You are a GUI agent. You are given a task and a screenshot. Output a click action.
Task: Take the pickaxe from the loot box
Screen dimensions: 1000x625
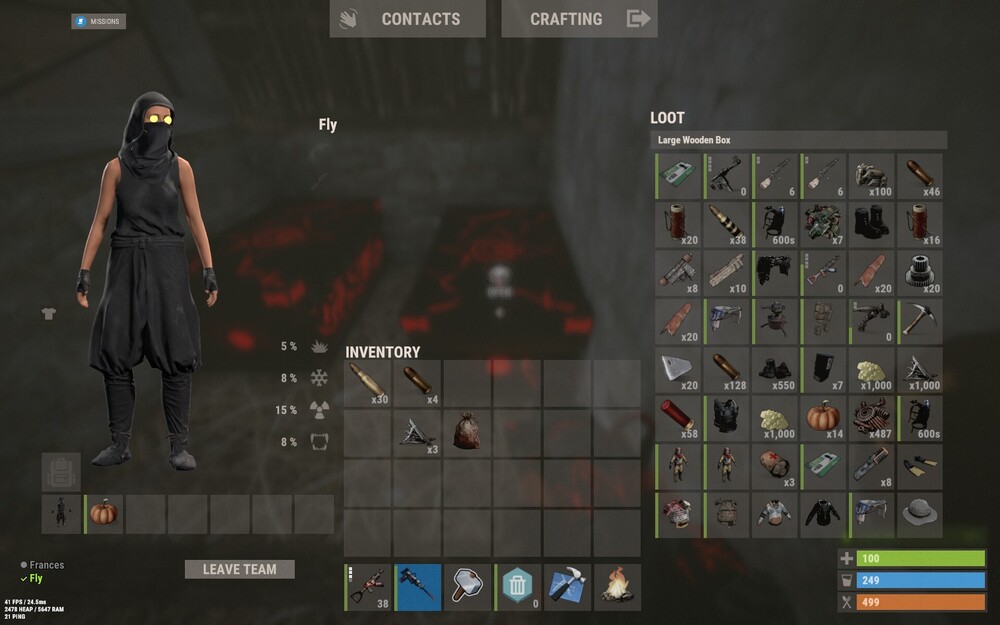(920, 320)
